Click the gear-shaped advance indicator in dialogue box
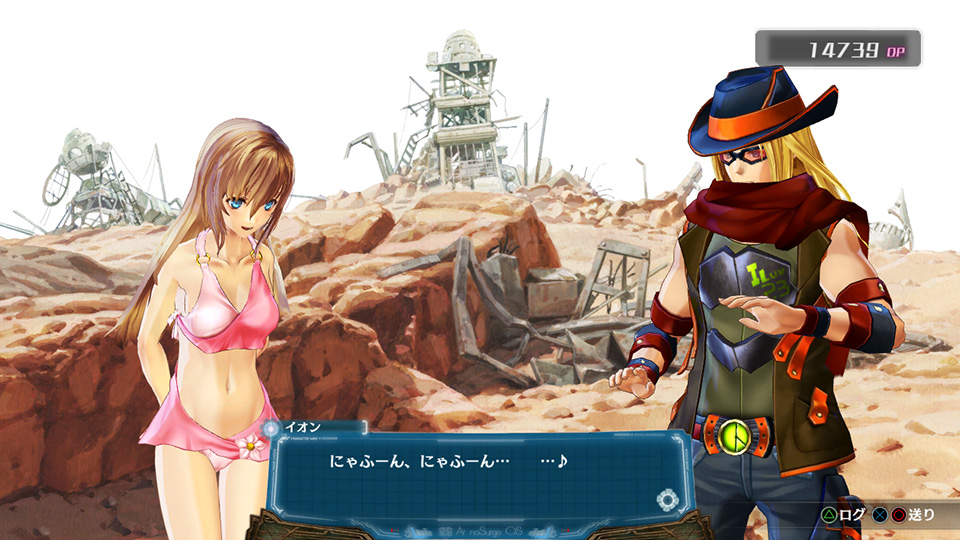Screen dimensions: 960x540 click(x=666, y=500)
